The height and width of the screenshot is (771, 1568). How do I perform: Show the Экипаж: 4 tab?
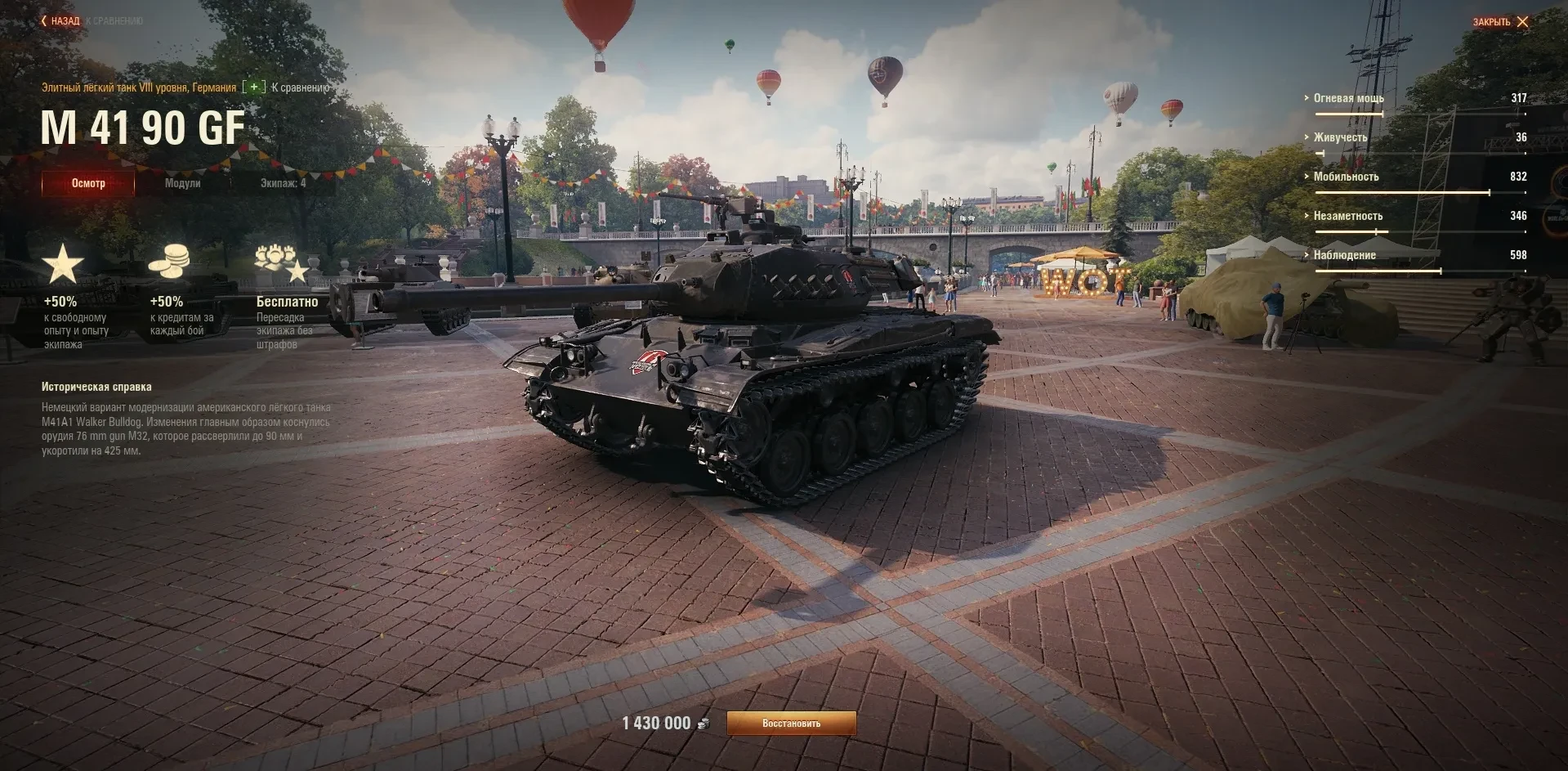coord(283,183)
